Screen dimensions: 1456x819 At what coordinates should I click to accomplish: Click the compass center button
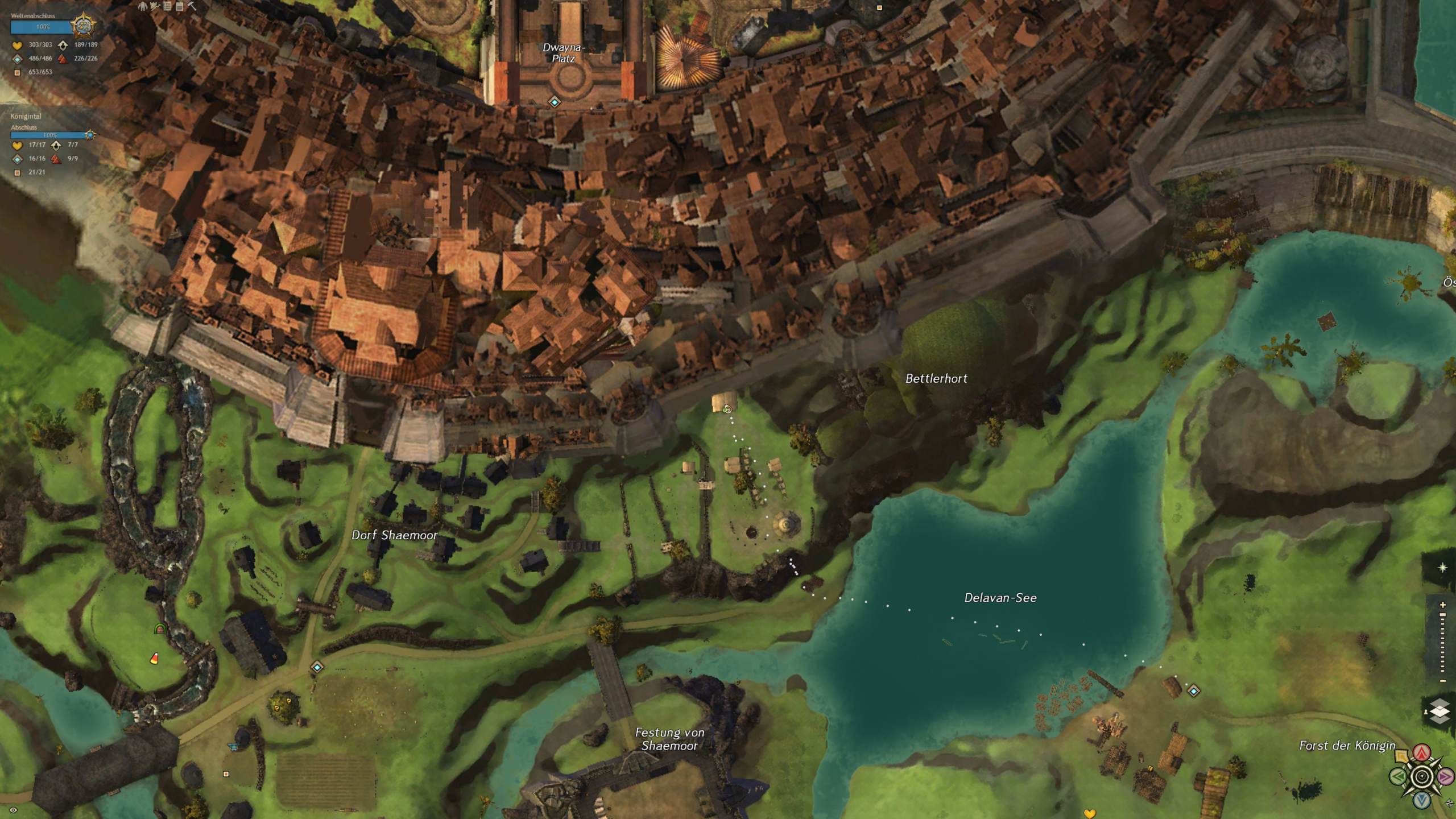coord(1422,776)
